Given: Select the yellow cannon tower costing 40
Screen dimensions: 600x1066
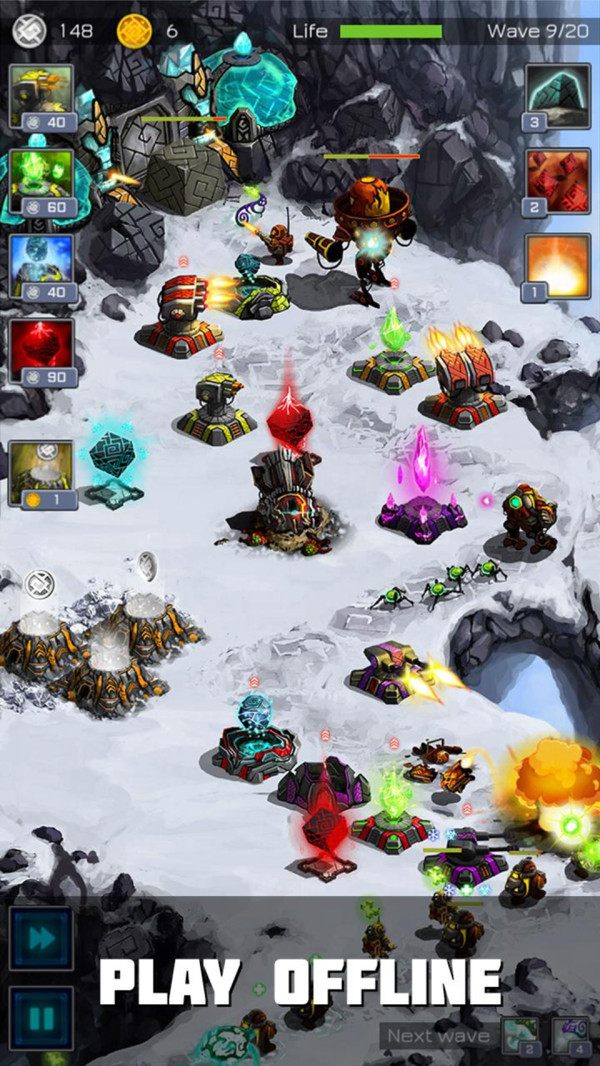Looking at the screenshot, I should [x=42, y=97].
